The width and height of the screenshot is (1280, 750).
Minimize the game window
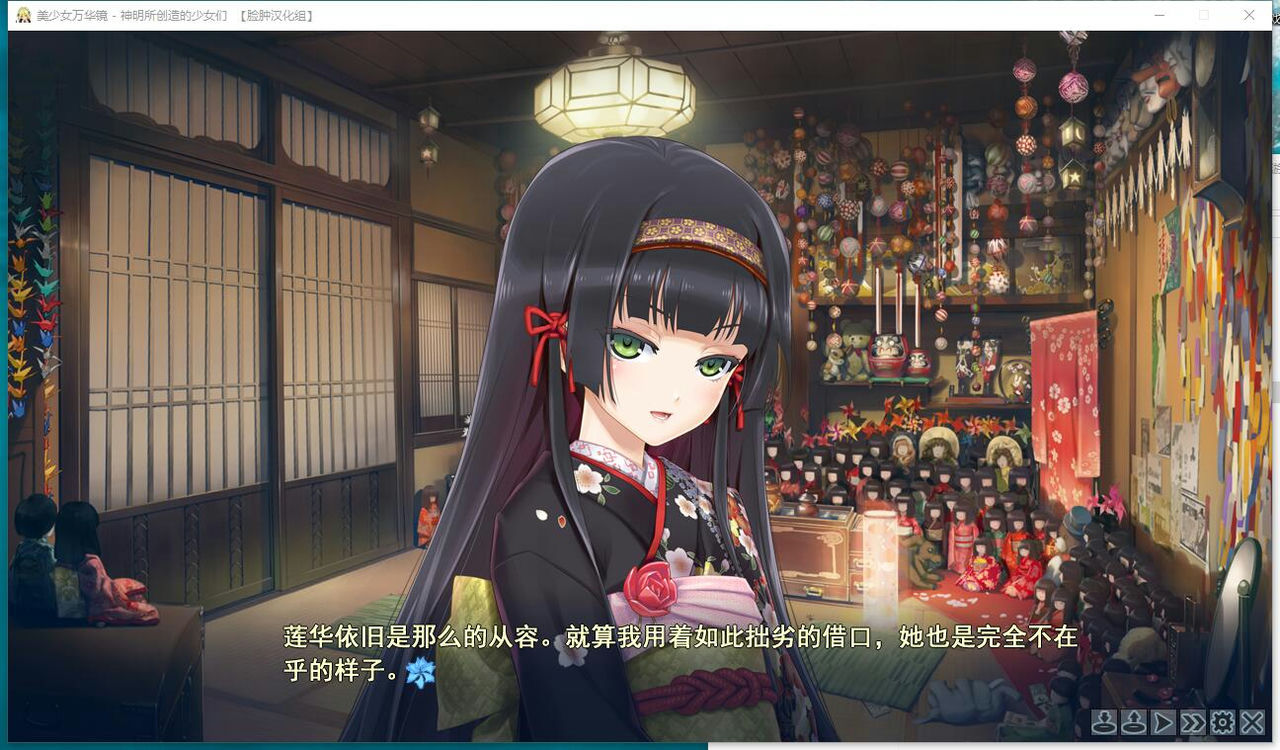click(1159, 15)
